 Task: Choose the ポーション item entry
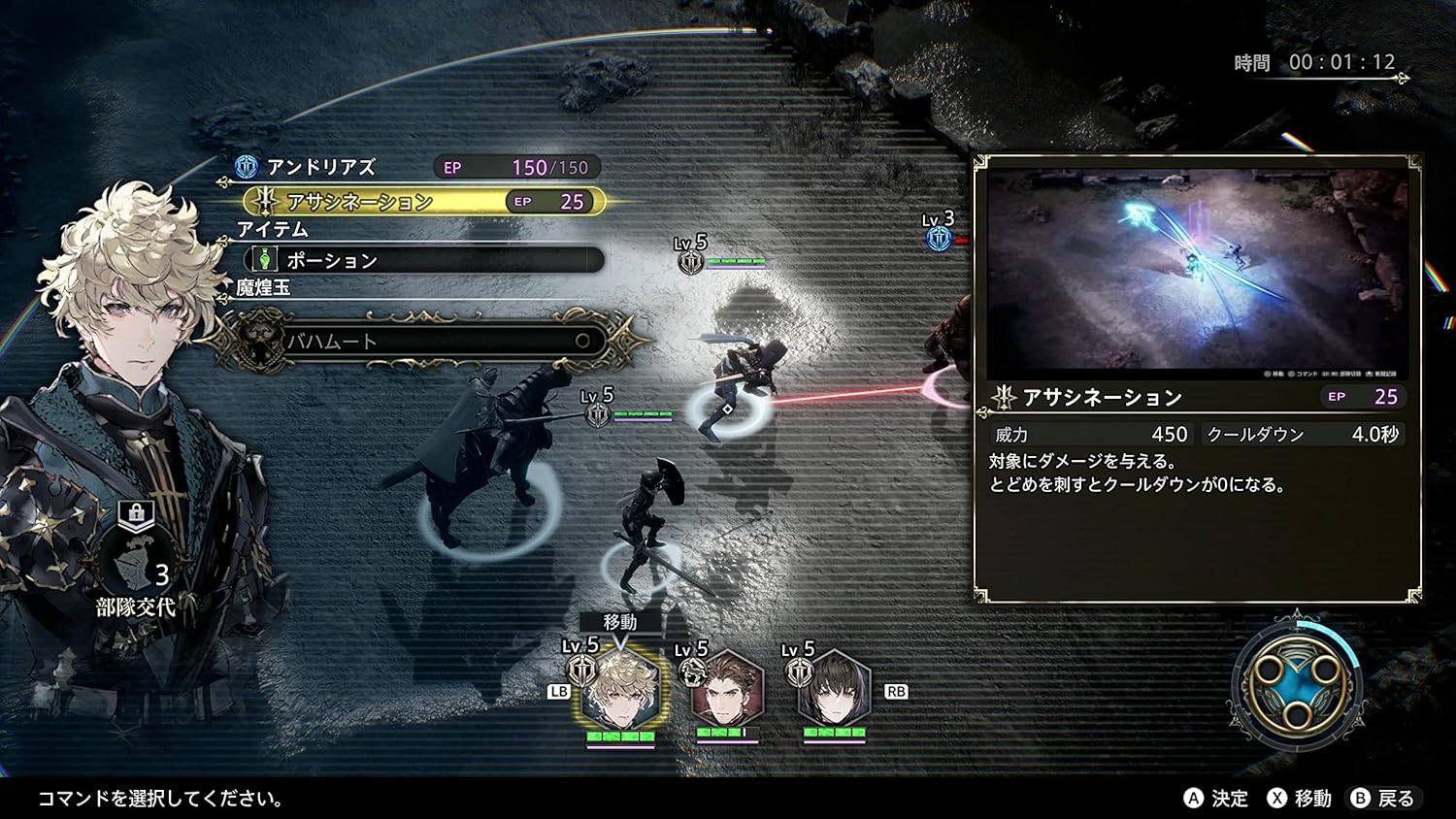click(x=425, y=260)
